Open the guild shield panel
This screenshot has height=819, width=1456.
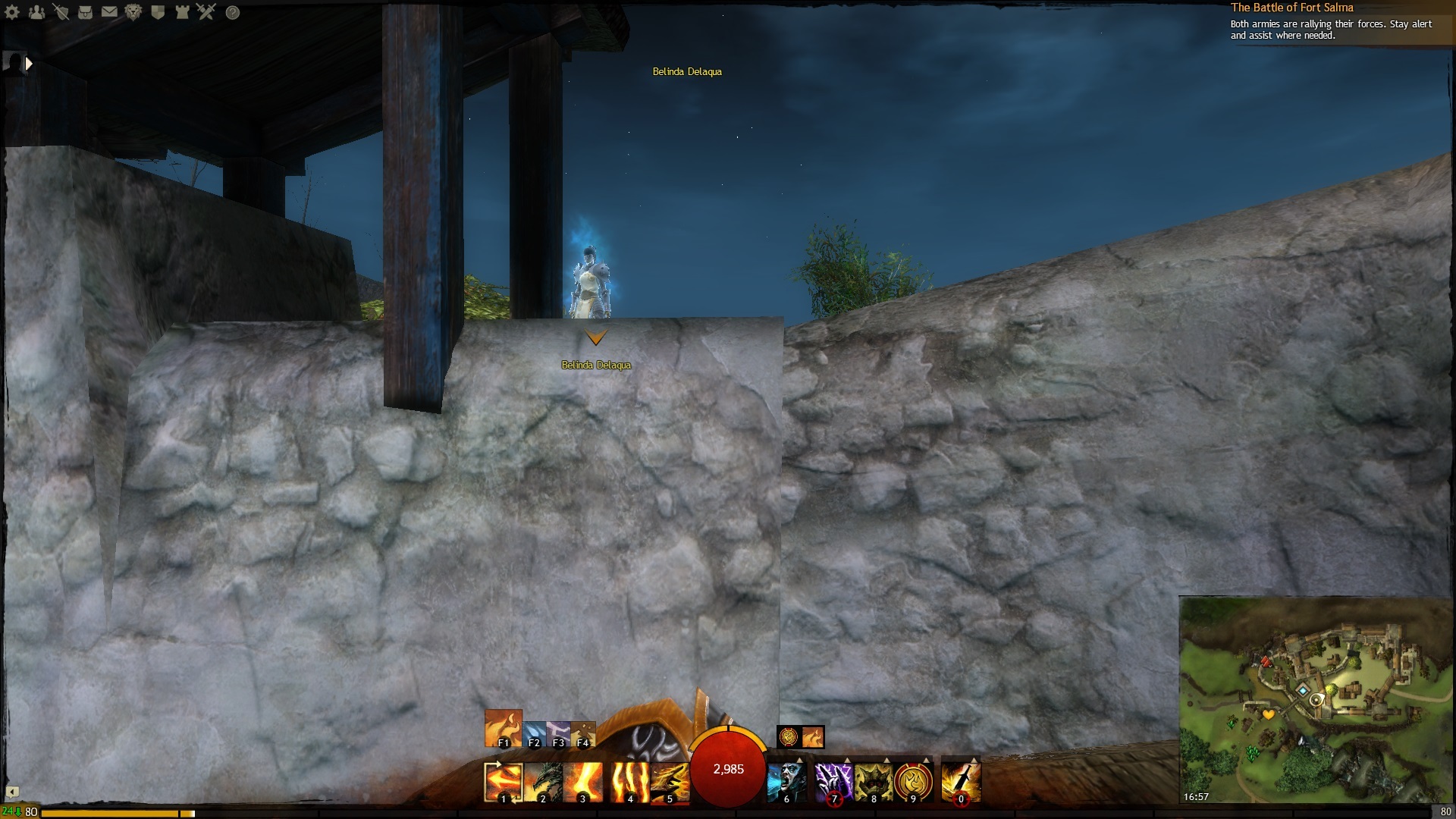tap(158, 12)
